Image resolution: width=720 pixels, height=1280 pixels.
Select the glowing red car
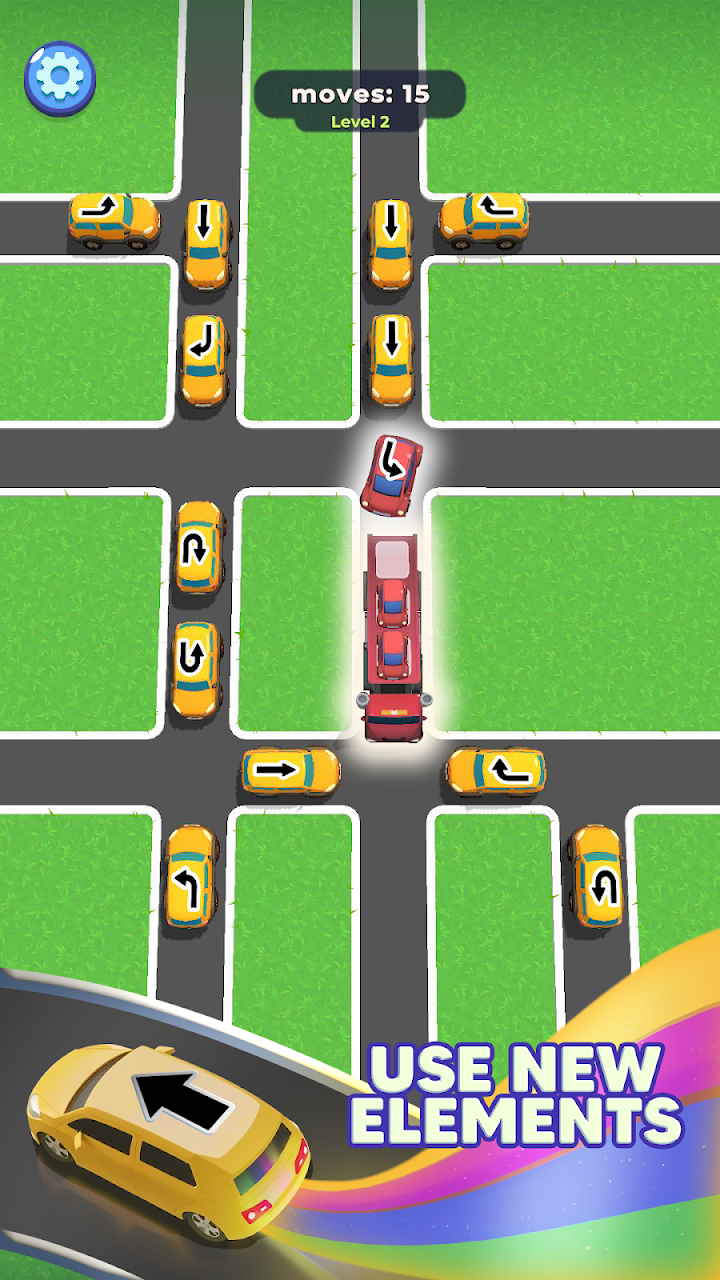pos(392,473)
